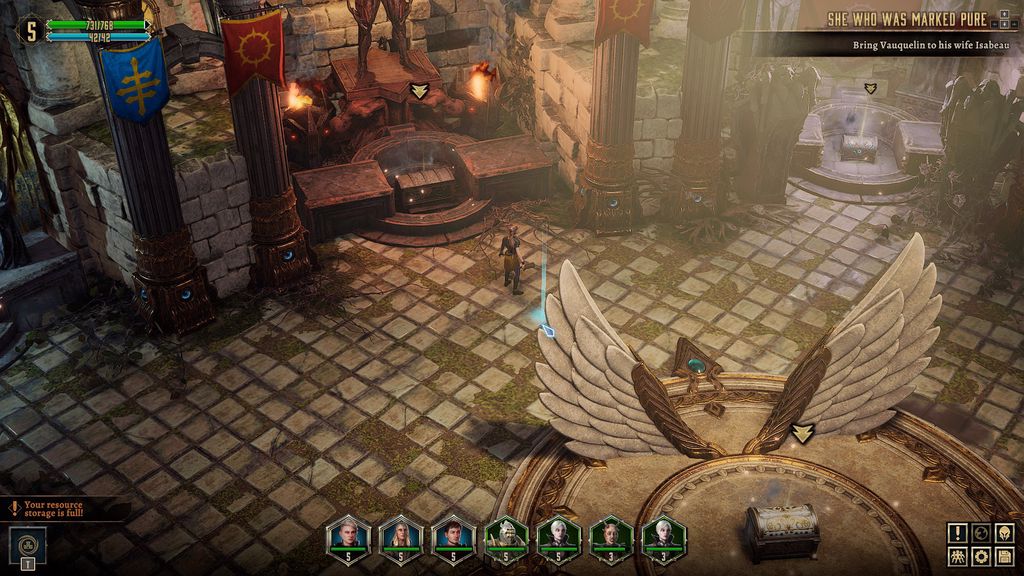Image resolution: width=1024 pixels, height=576 pixels.
Task: Select the horned level 3 unit portrait
Action: (609, 537)
